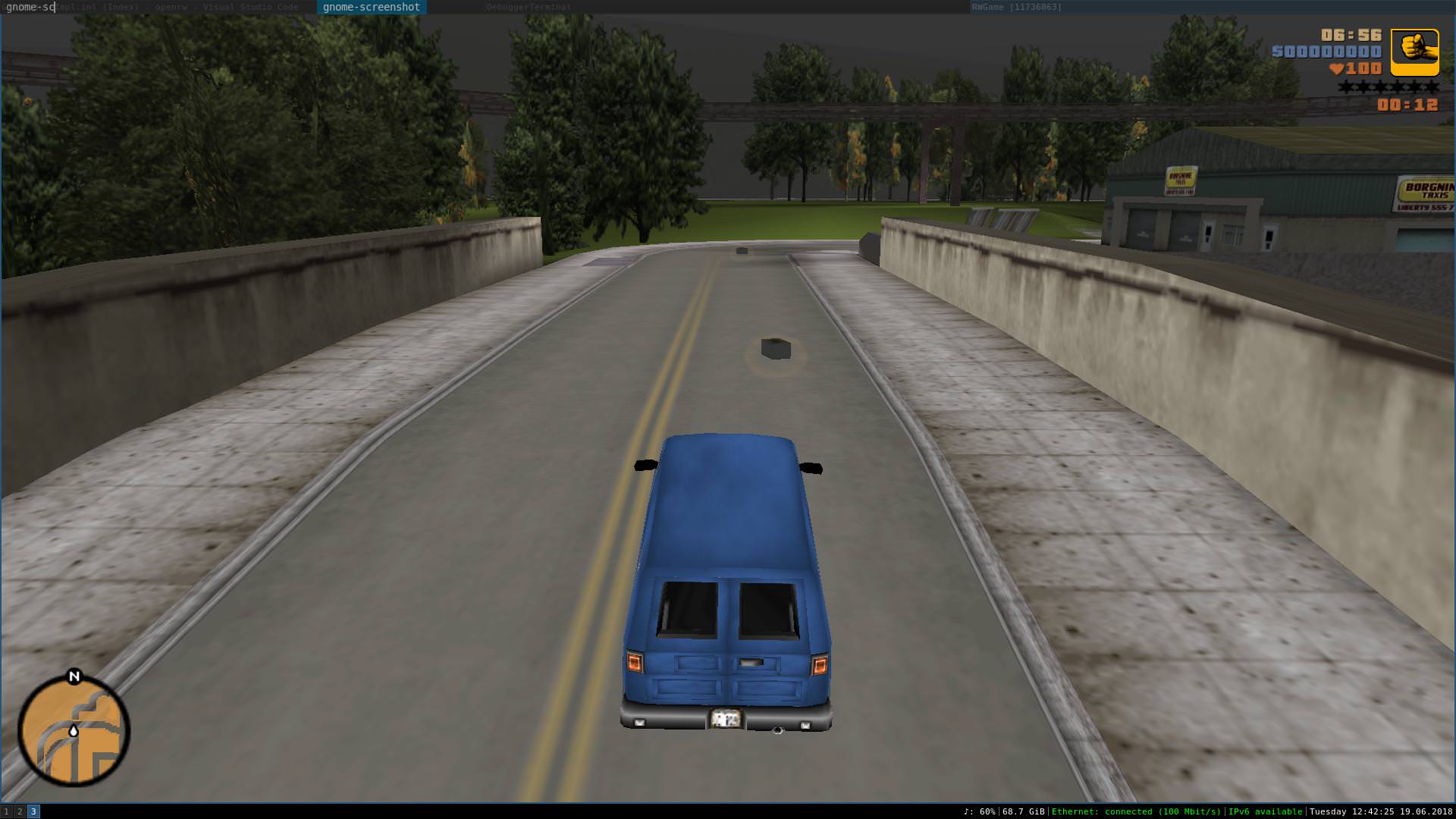Viewport: 1456px width, 819px height.
Task: Switch to the gnome-screenshot window tab
Action: (x=371, y=7)
